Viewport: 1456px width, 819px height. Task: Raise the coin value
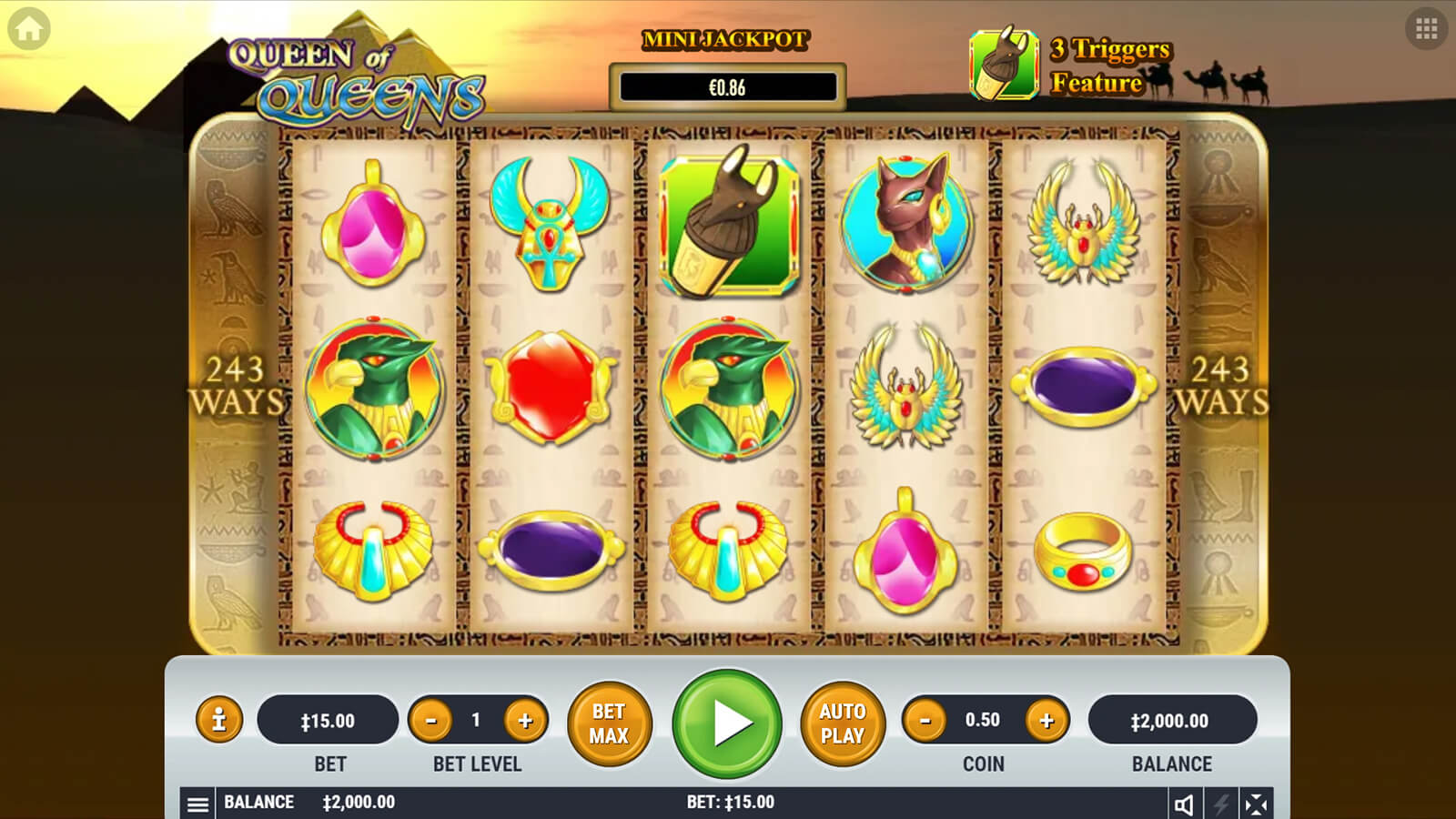tap(1046, 721)
